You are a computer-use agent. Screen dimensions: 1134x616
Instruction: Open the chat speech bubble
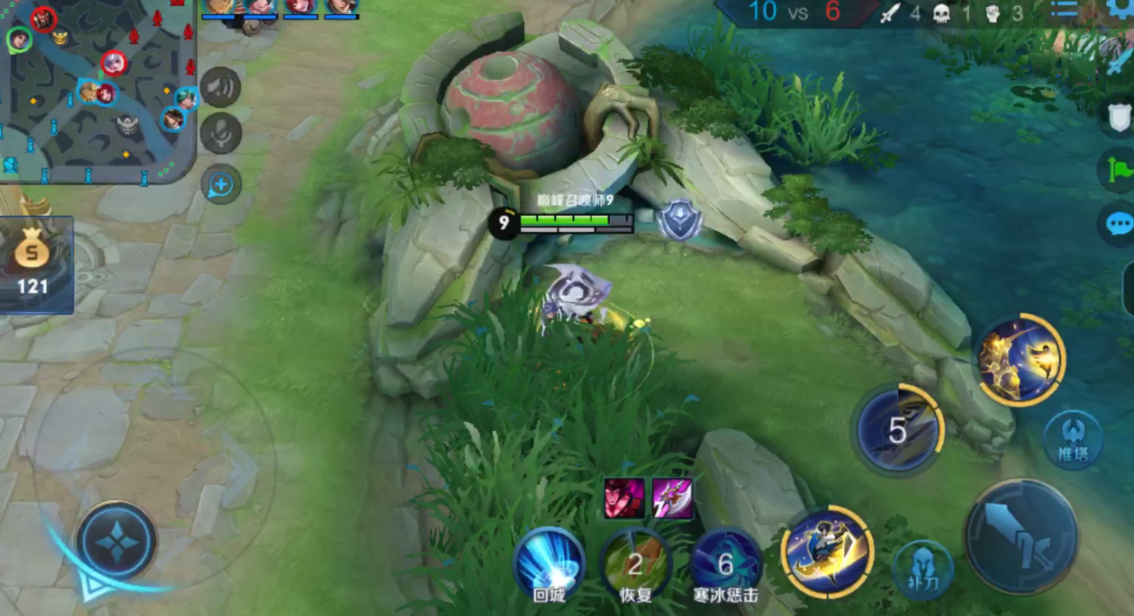coord(1118,222)
